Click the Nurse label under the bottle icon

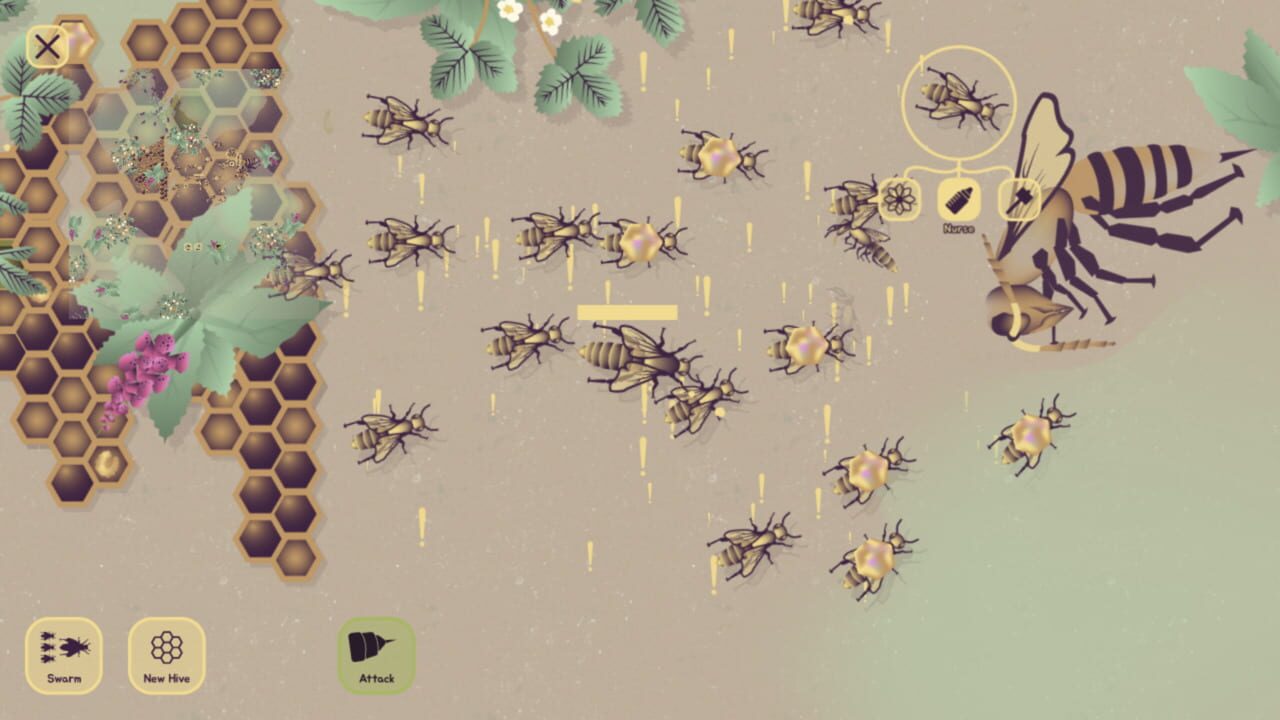click(x=957, y=228)
